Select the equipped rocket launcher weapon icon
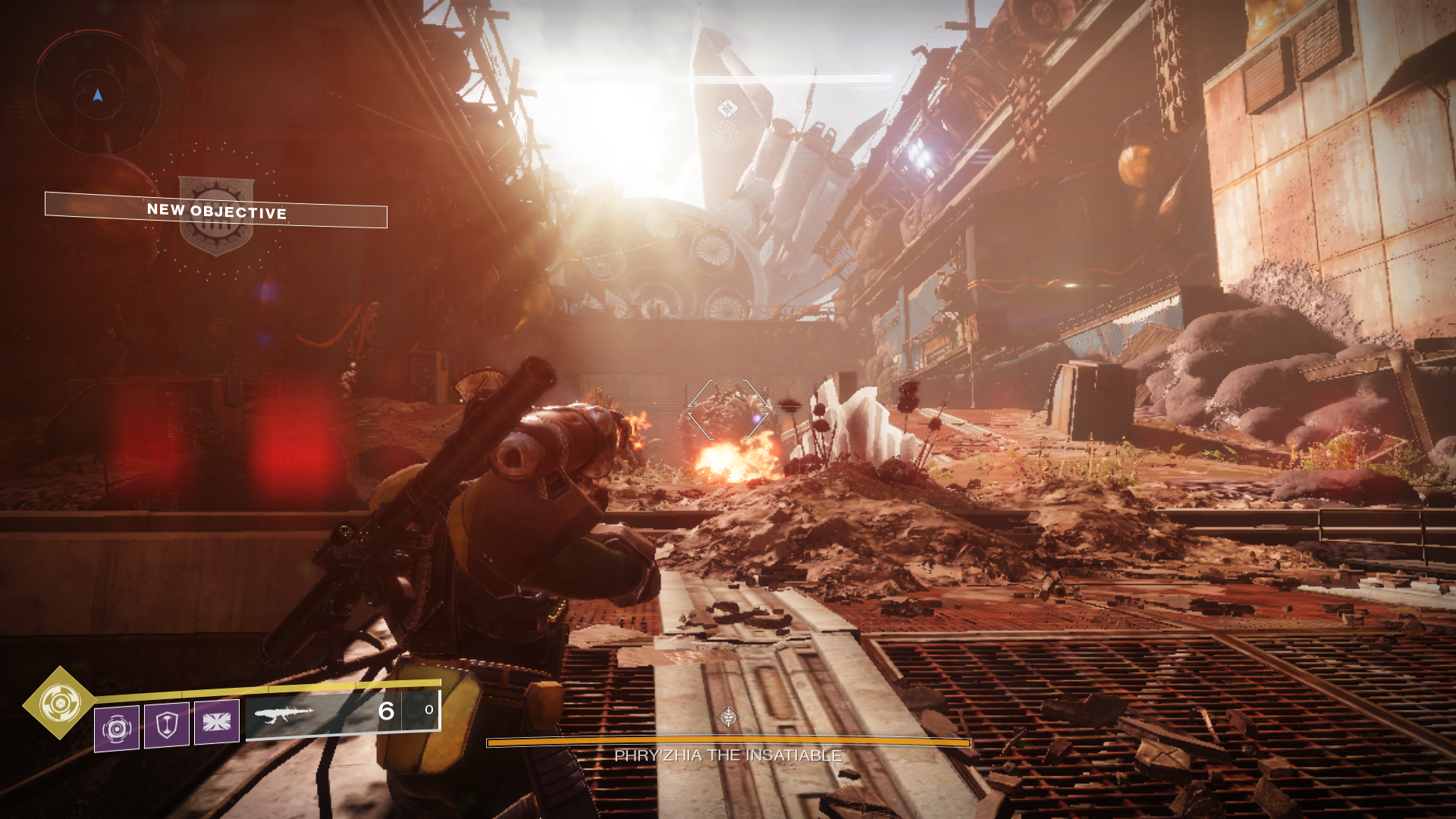 284,714
